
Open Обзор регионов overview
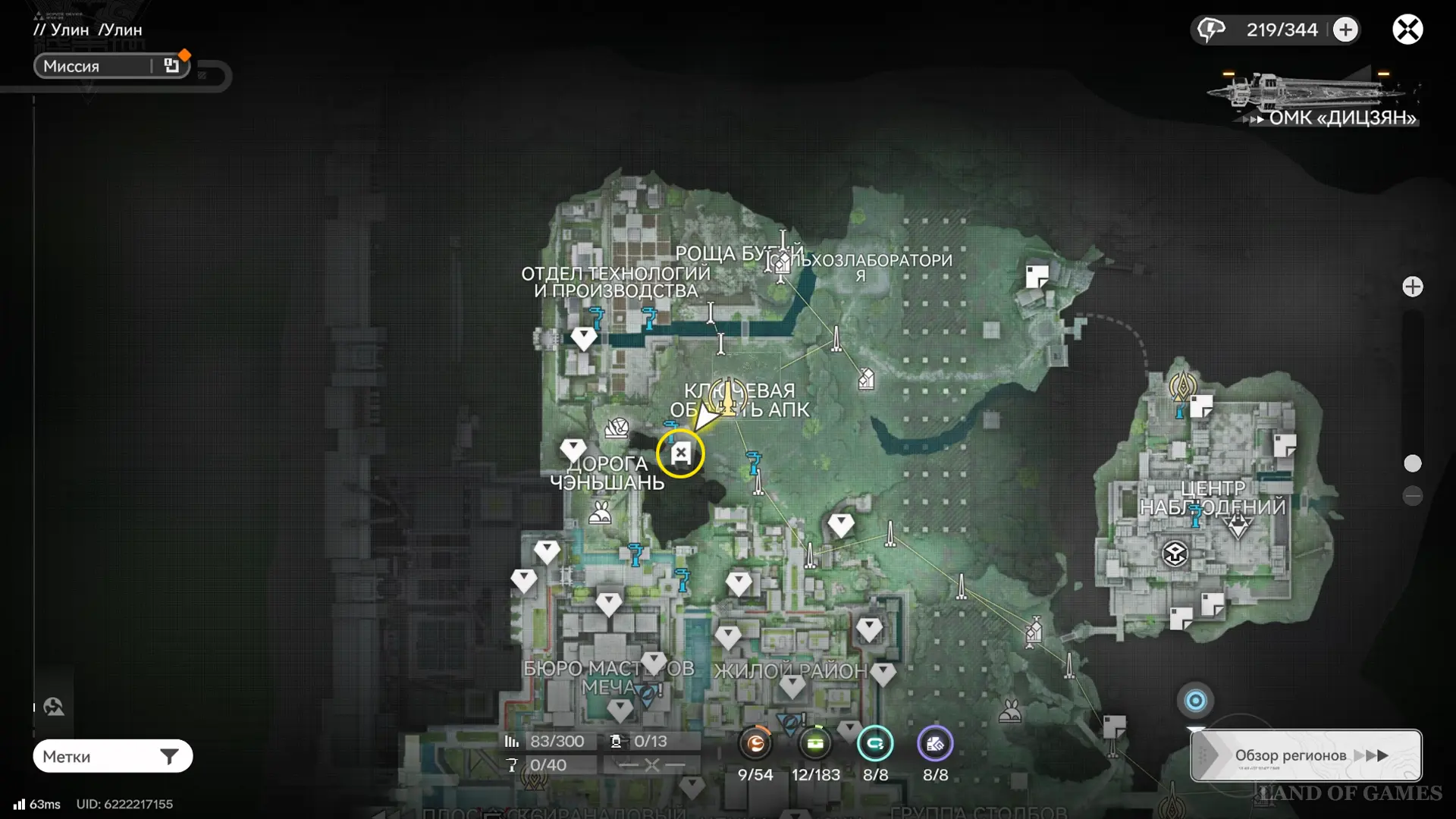tap(1306, 755)
